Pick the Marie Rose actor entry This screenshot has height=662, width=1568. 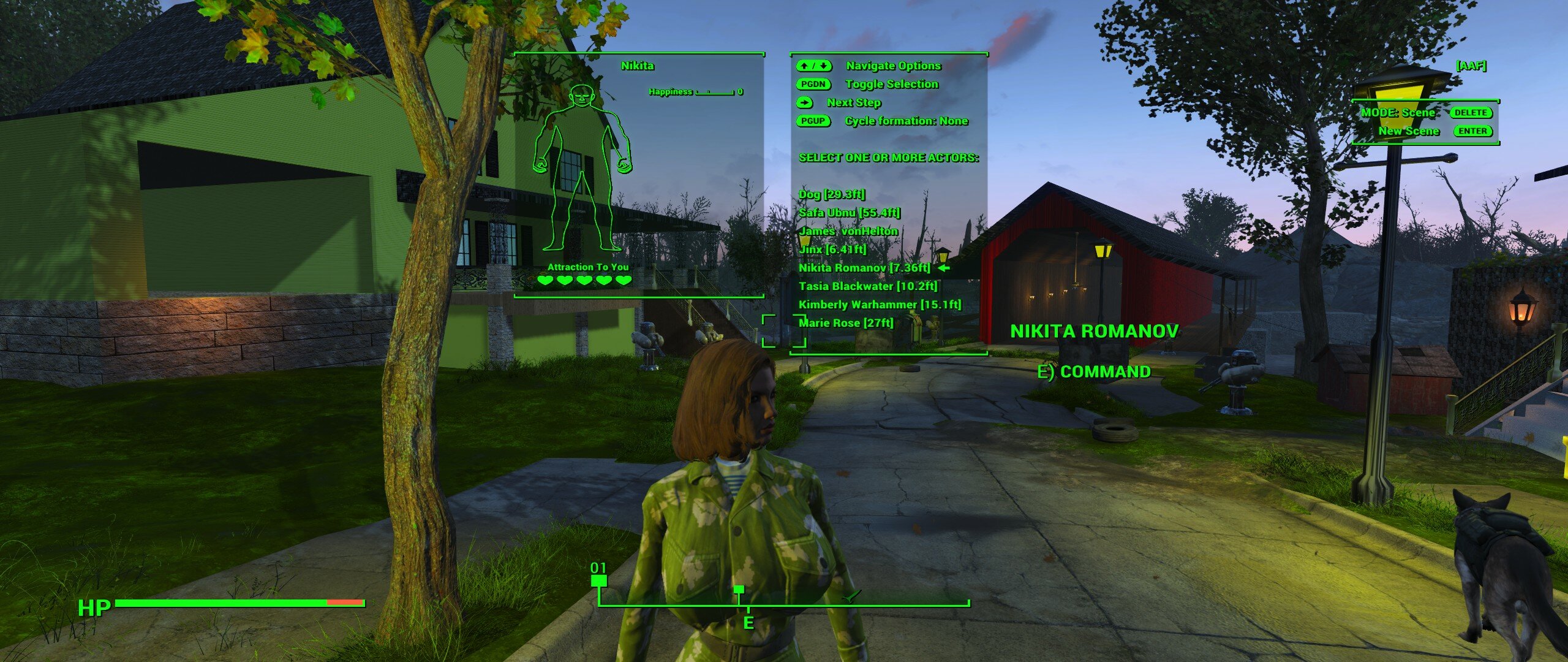point(845,323)
